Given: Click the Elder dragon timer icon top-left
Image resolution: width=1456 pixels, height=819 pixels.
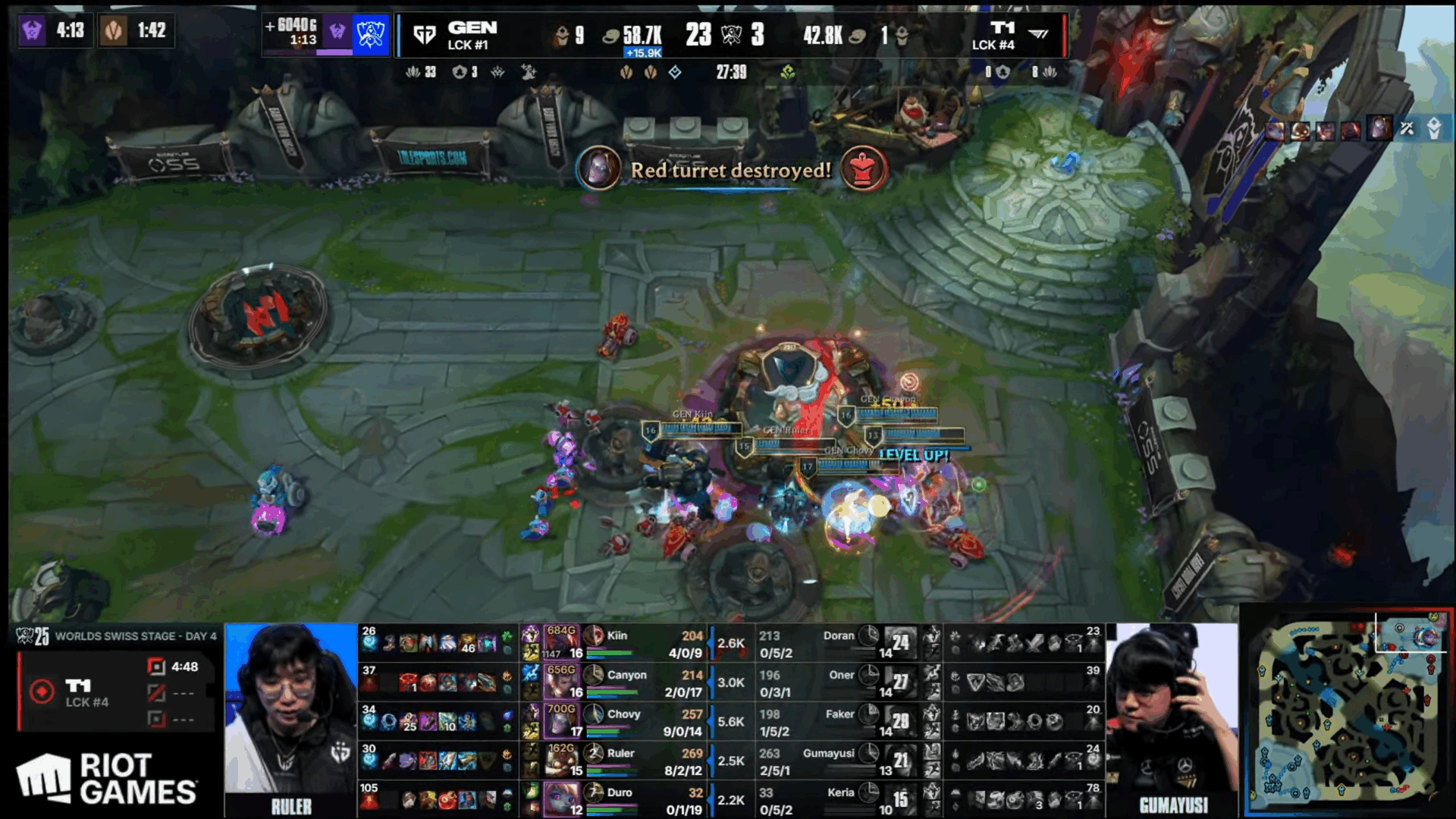Looking at the screenshot, I should (x=114, y=30).
